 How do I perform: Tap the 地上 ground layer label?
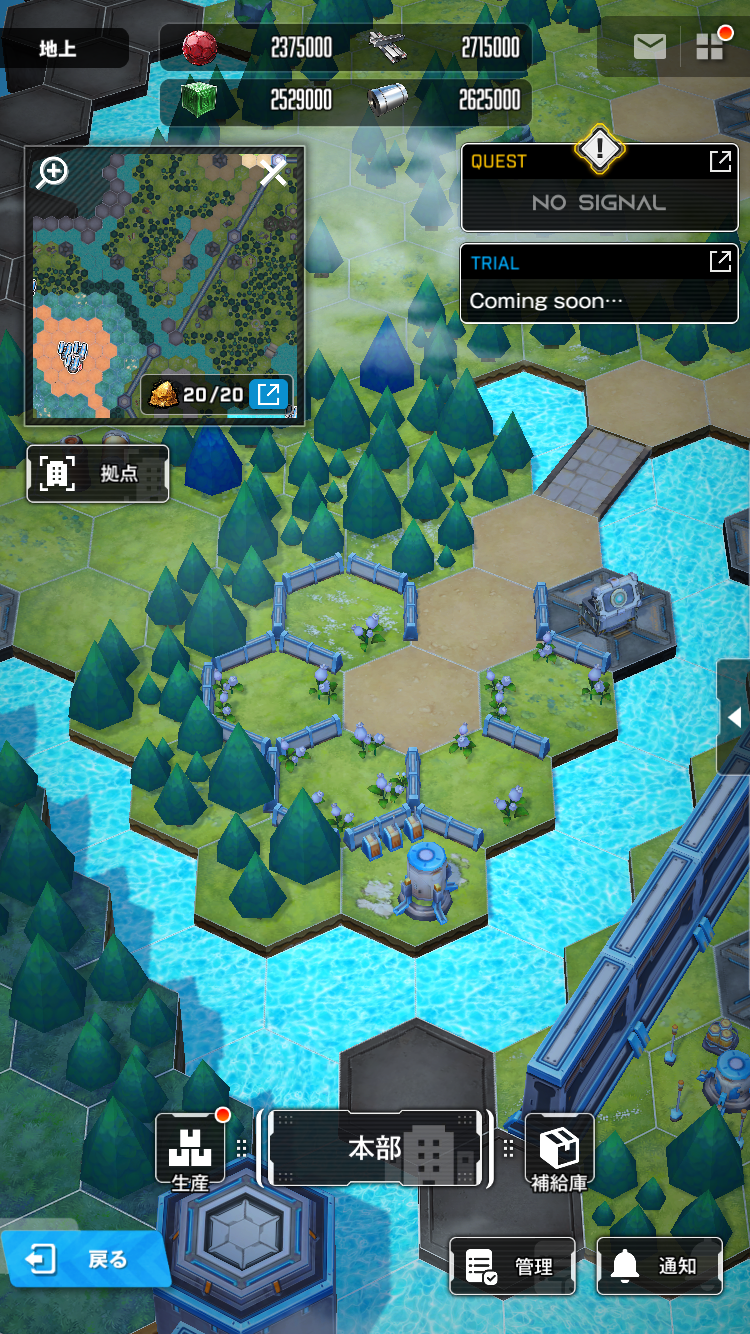tap(64, 48)
